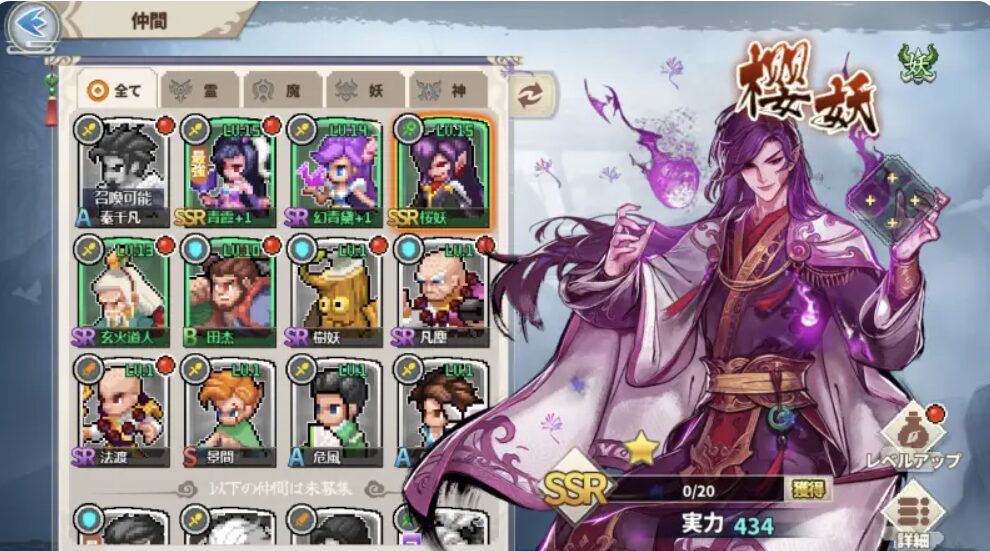The image size is (990, 551).
Task: Select the 桜妖 character card
Action: click(x=439, y=170)
